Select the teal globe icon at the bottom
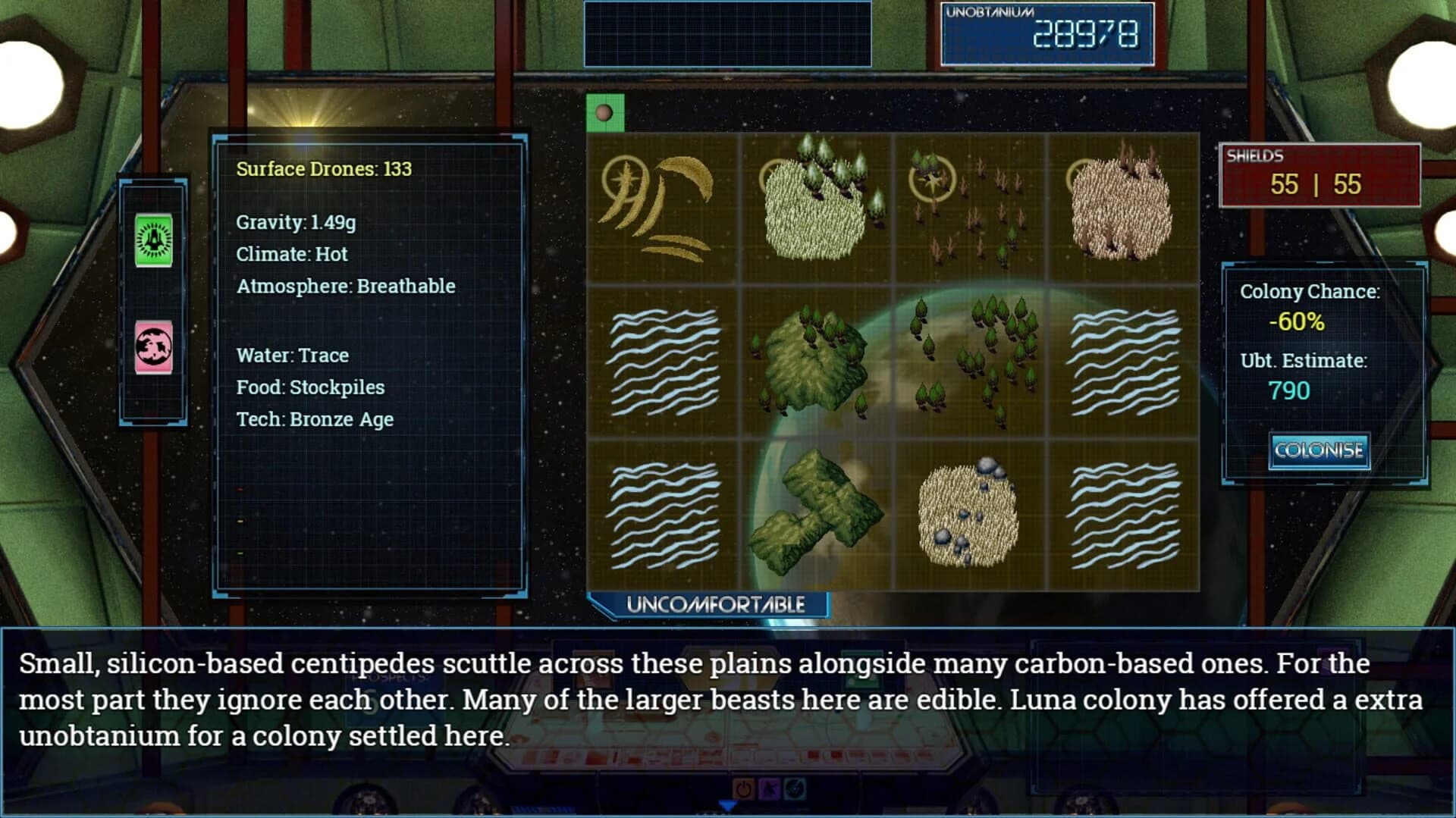1456x818 pixels. pyautogui.click(x=793, y=788)
